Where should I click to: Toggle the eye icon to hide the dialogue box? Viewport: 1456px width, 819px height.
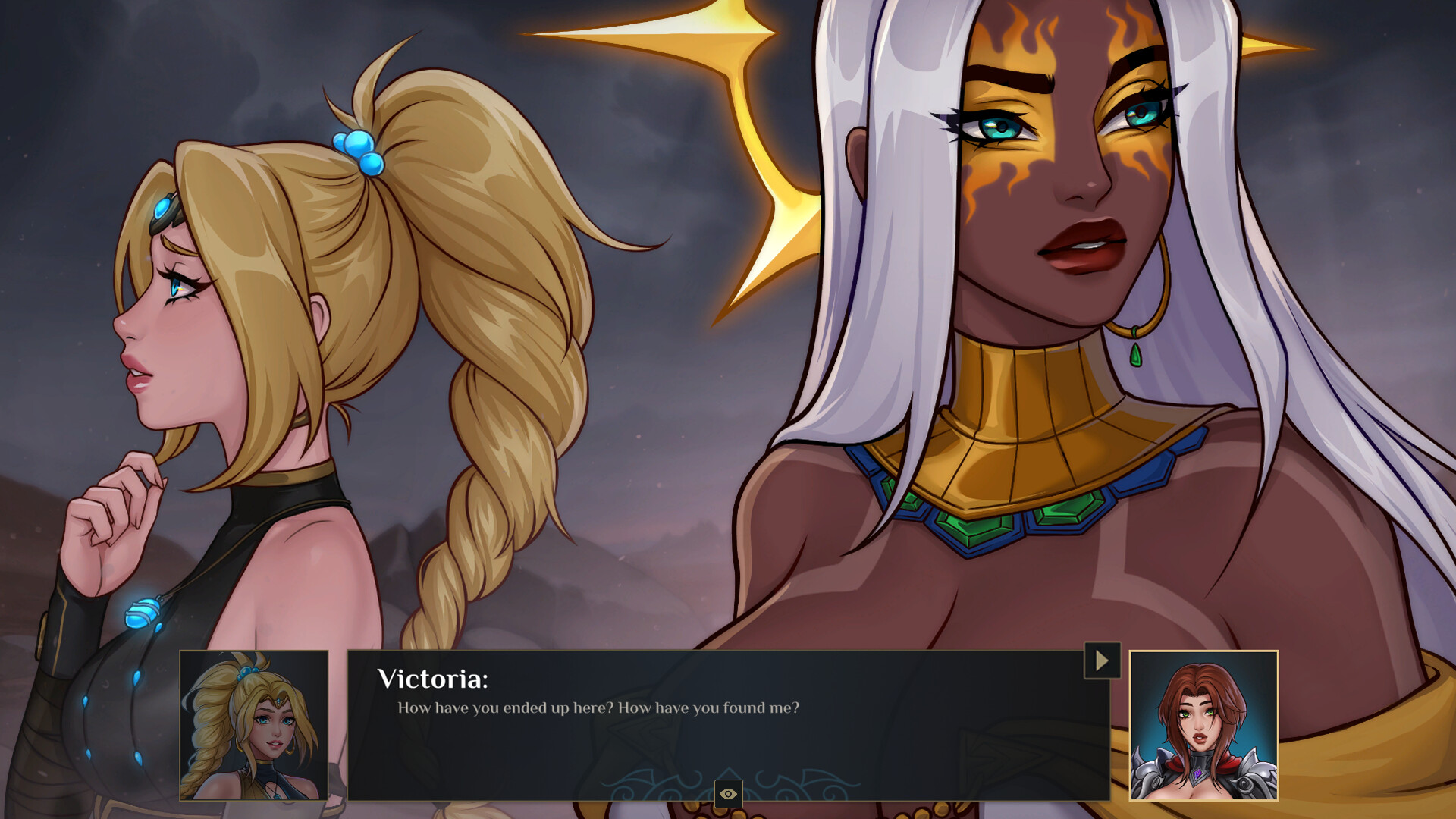[728, 793]
